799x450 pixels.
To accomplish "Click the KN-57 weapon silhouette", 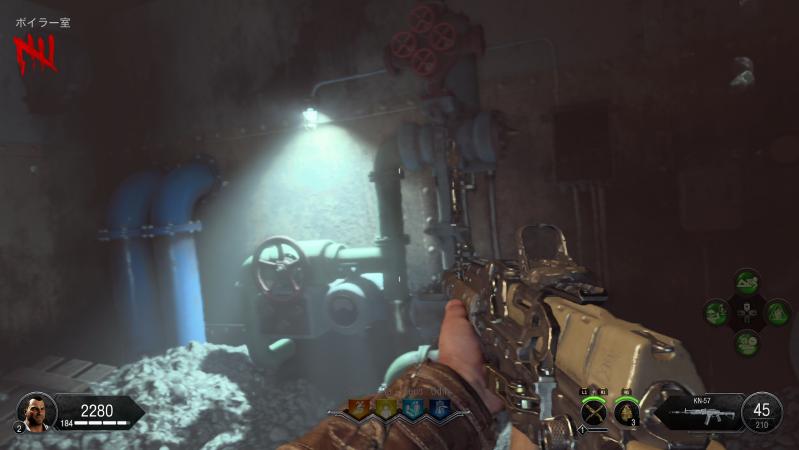I will click(708, 415).
